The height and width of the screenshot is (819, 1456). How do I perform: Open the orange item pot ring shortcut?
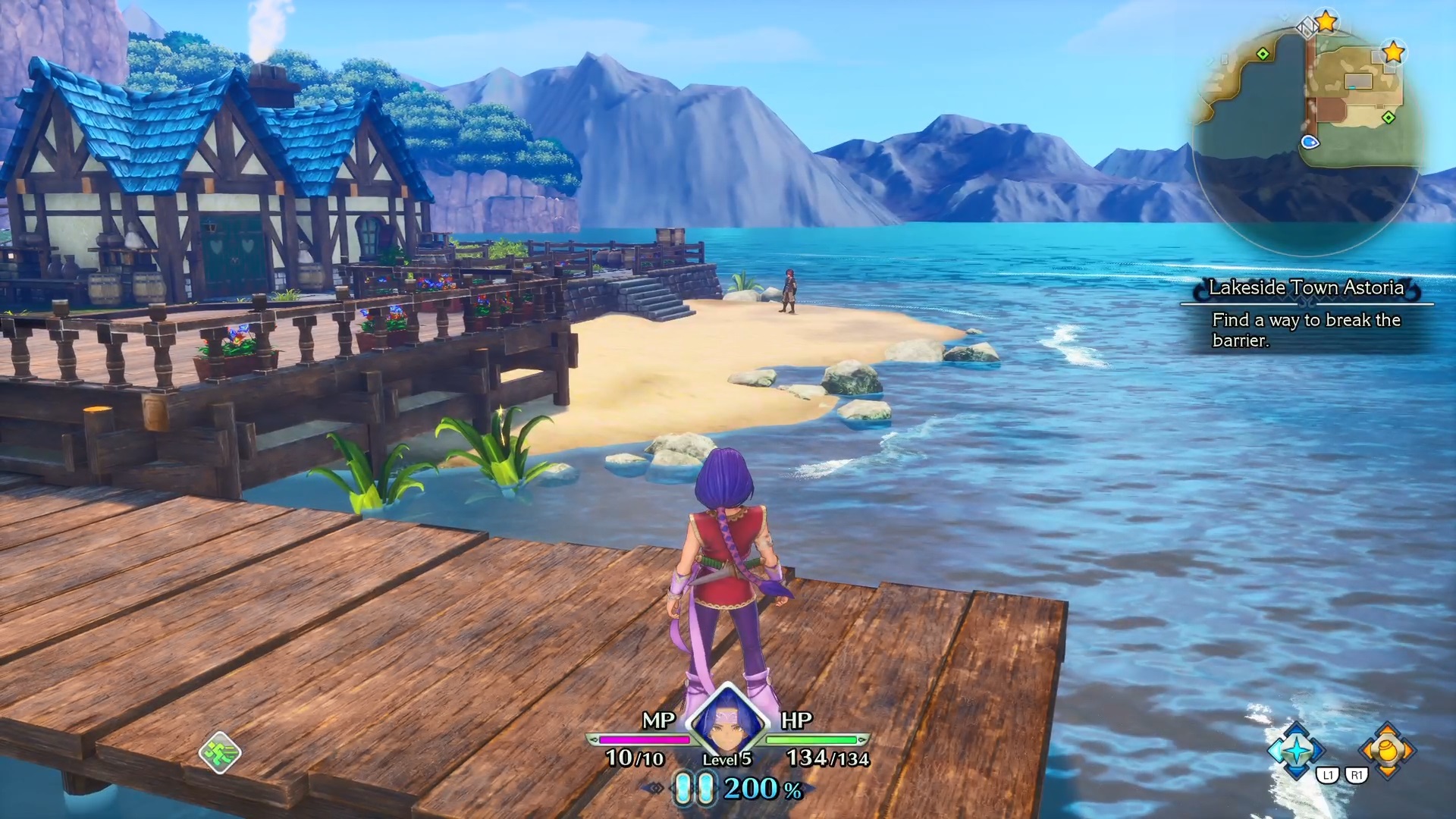point(1387,750)
